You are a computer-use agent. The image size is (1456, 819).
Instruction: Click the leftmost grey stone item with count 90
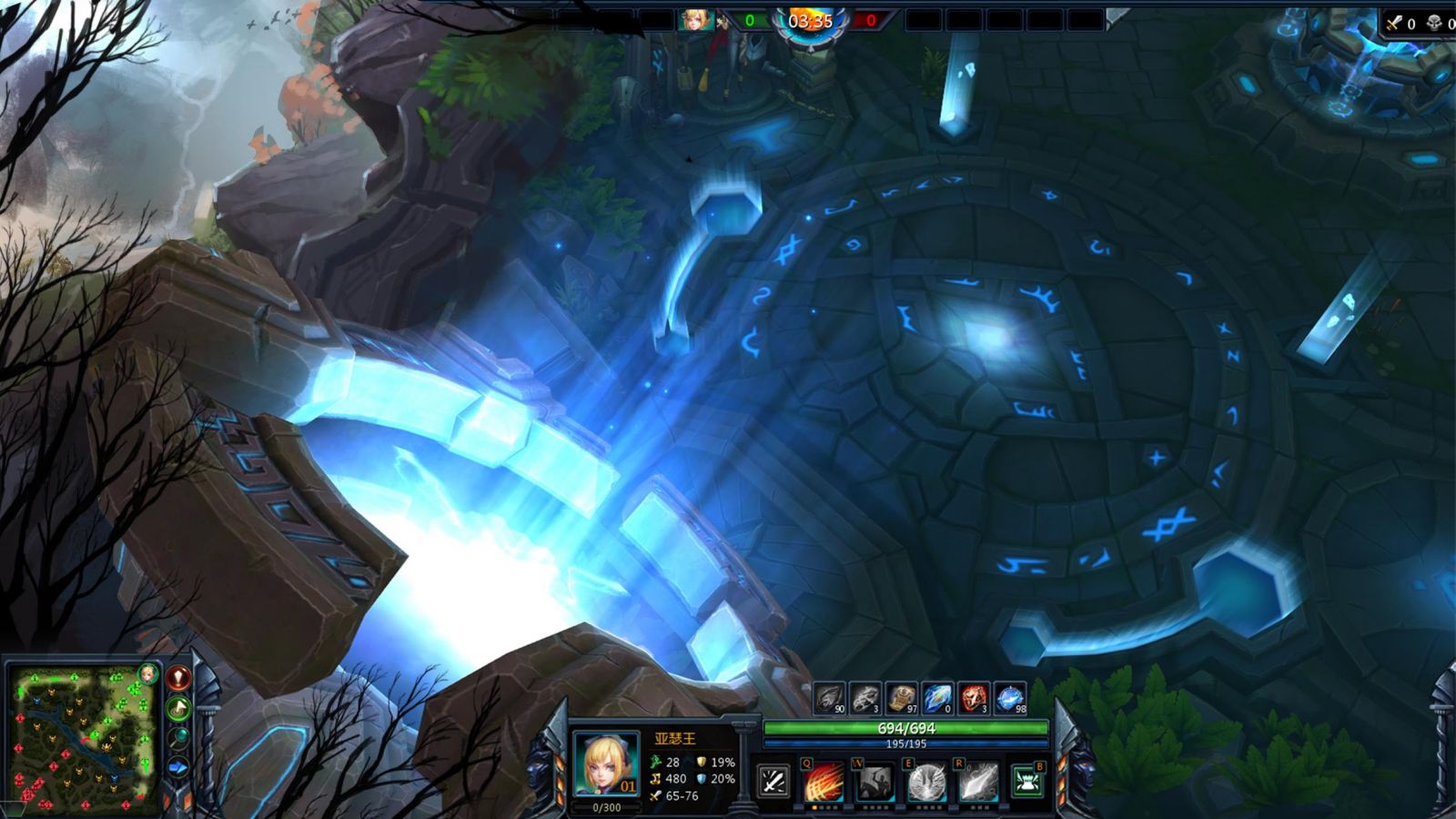pyautogui.click(x=829, y=699)
